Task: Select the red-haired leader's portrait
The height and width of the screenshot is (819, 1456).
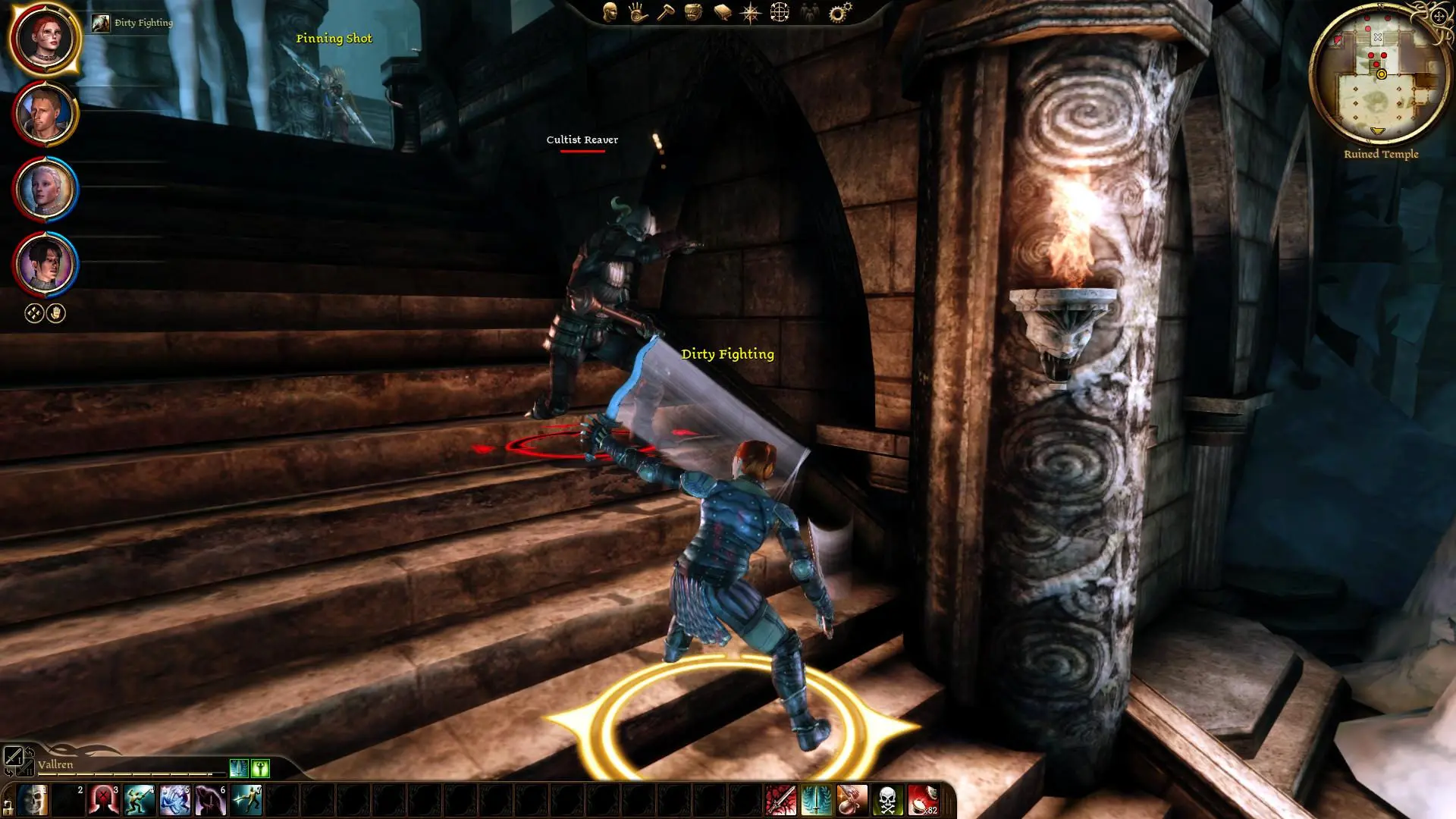Action: point(45,39)
